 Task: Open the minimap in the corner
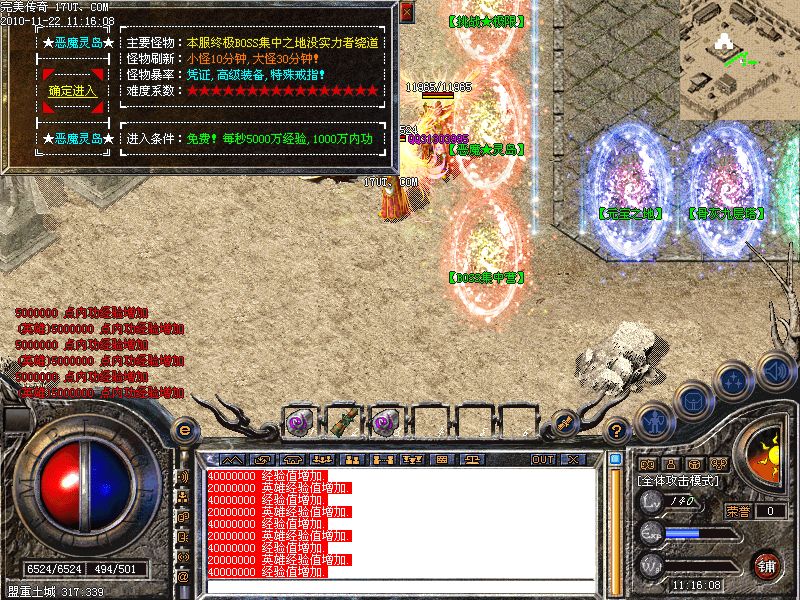pos(740,58)
